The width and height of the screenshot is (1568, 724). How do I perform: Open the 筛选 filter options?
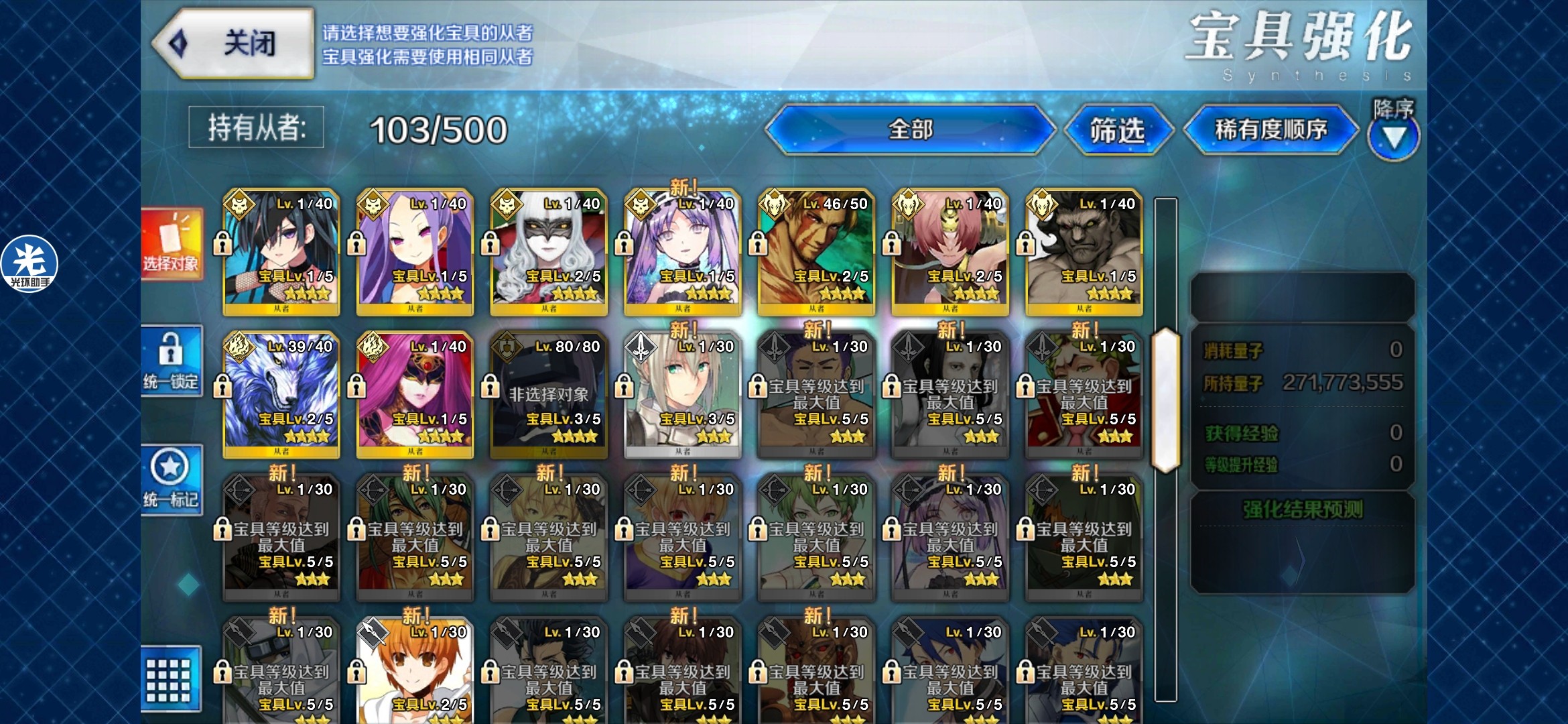click(x=1117, y=130)
